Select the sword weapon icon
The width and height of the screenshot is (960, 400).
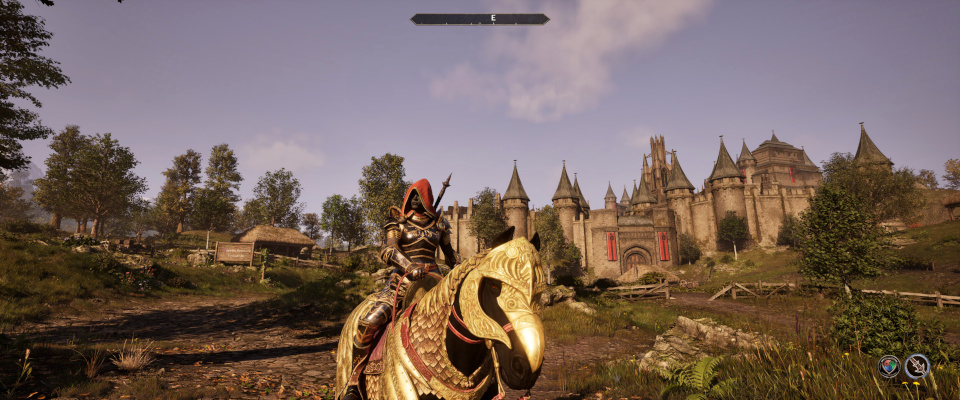917,366
